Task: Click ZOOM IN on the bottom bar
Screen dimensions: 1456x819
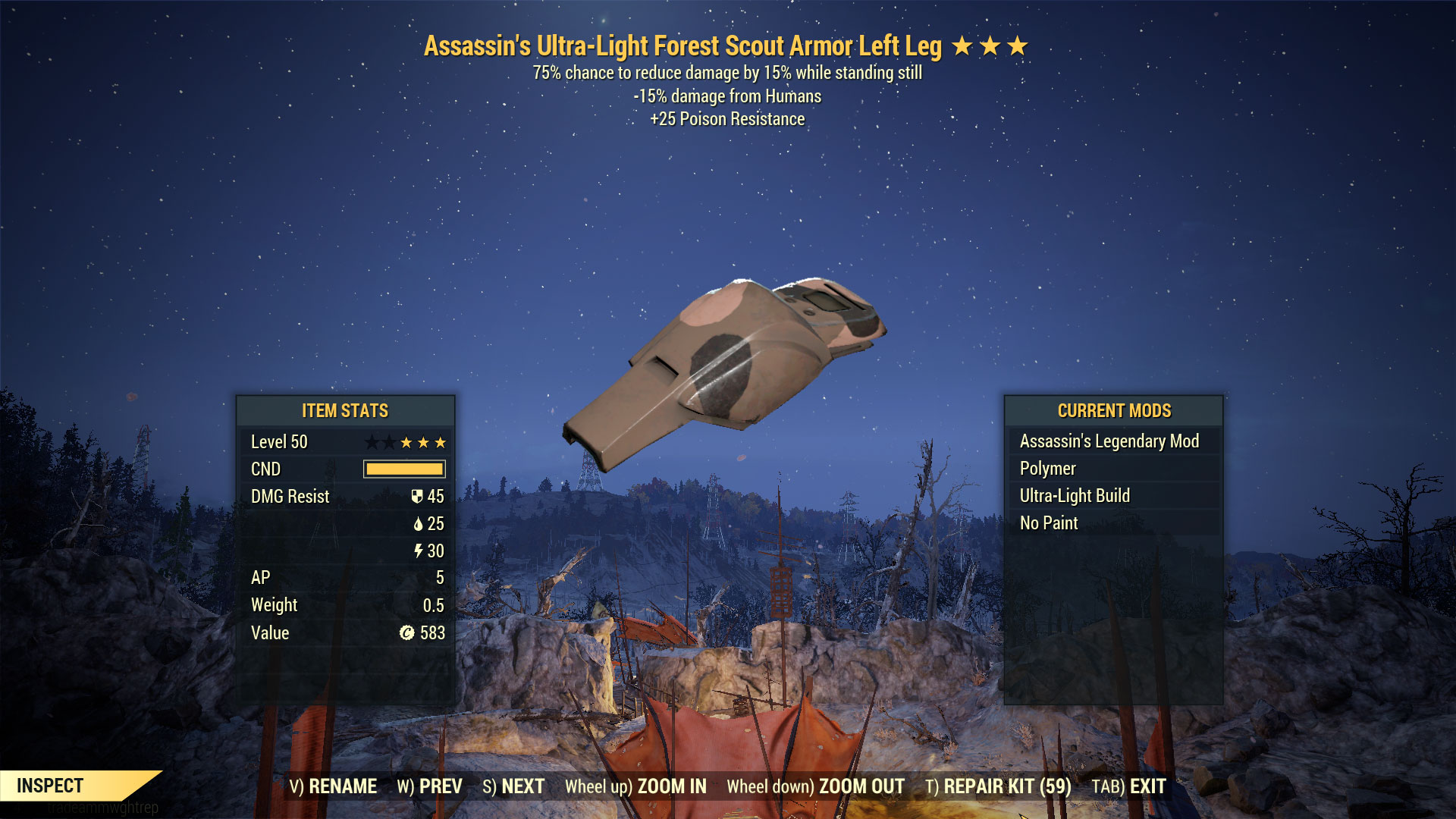Action: point(635,786)
